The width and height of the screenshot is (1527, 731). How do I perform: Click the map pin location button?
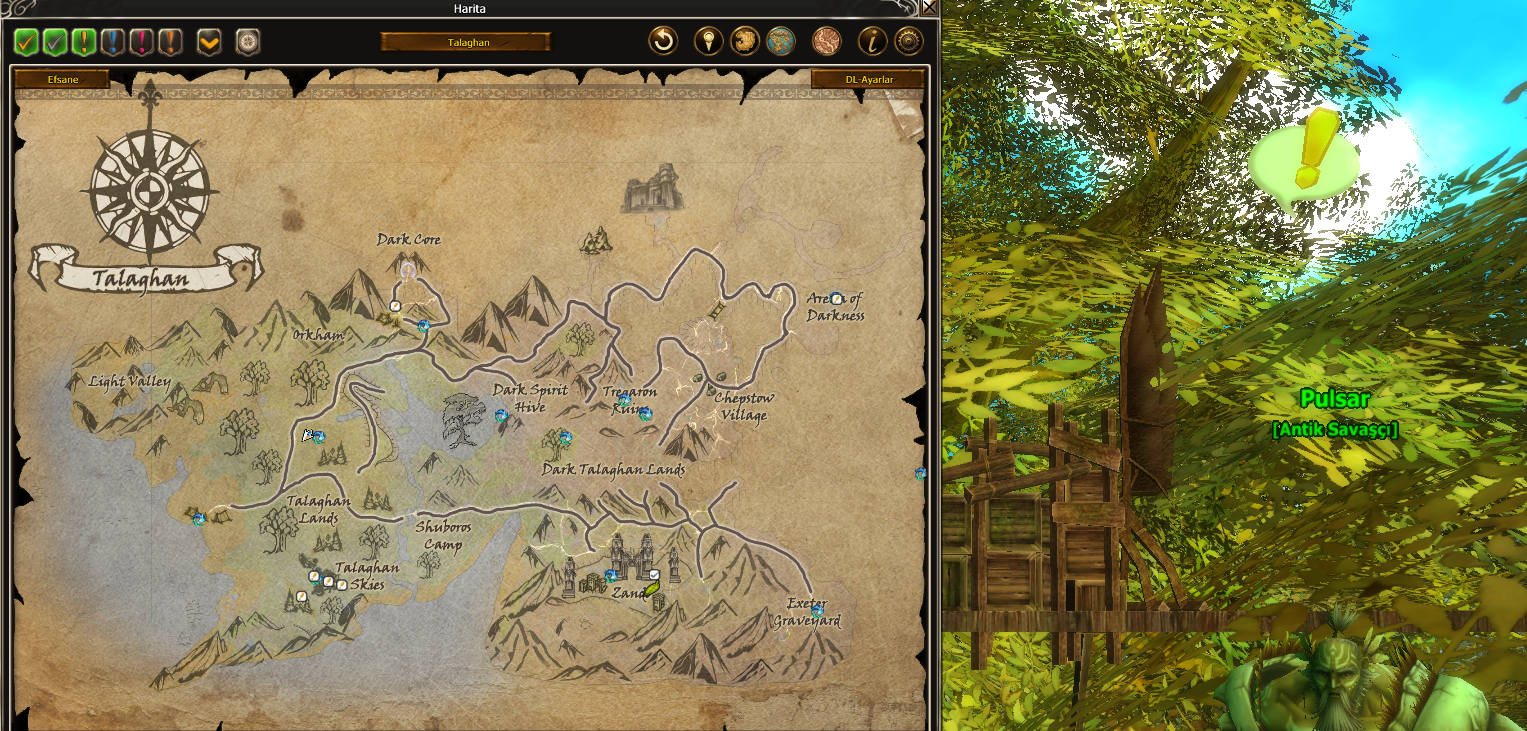709,41
